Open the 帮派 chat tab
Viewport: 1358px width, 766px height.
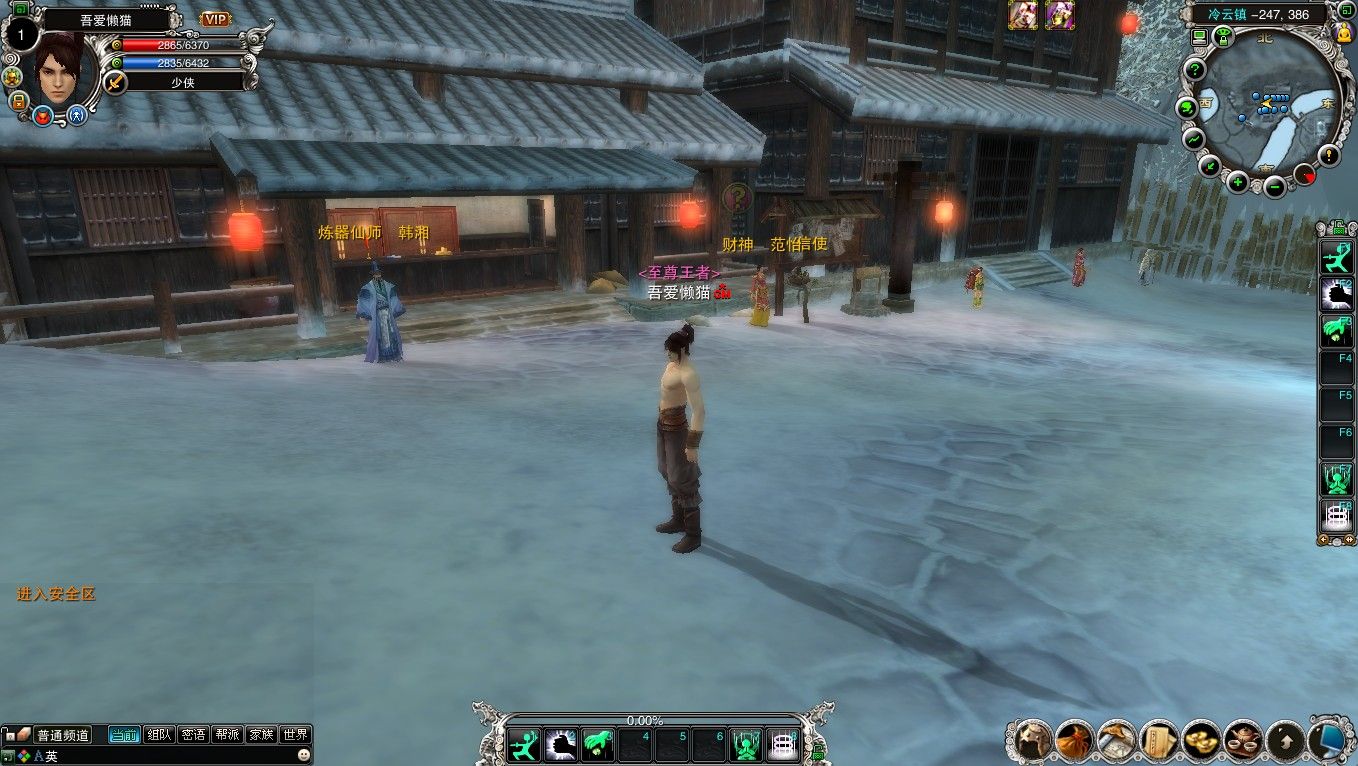point(227,735)
